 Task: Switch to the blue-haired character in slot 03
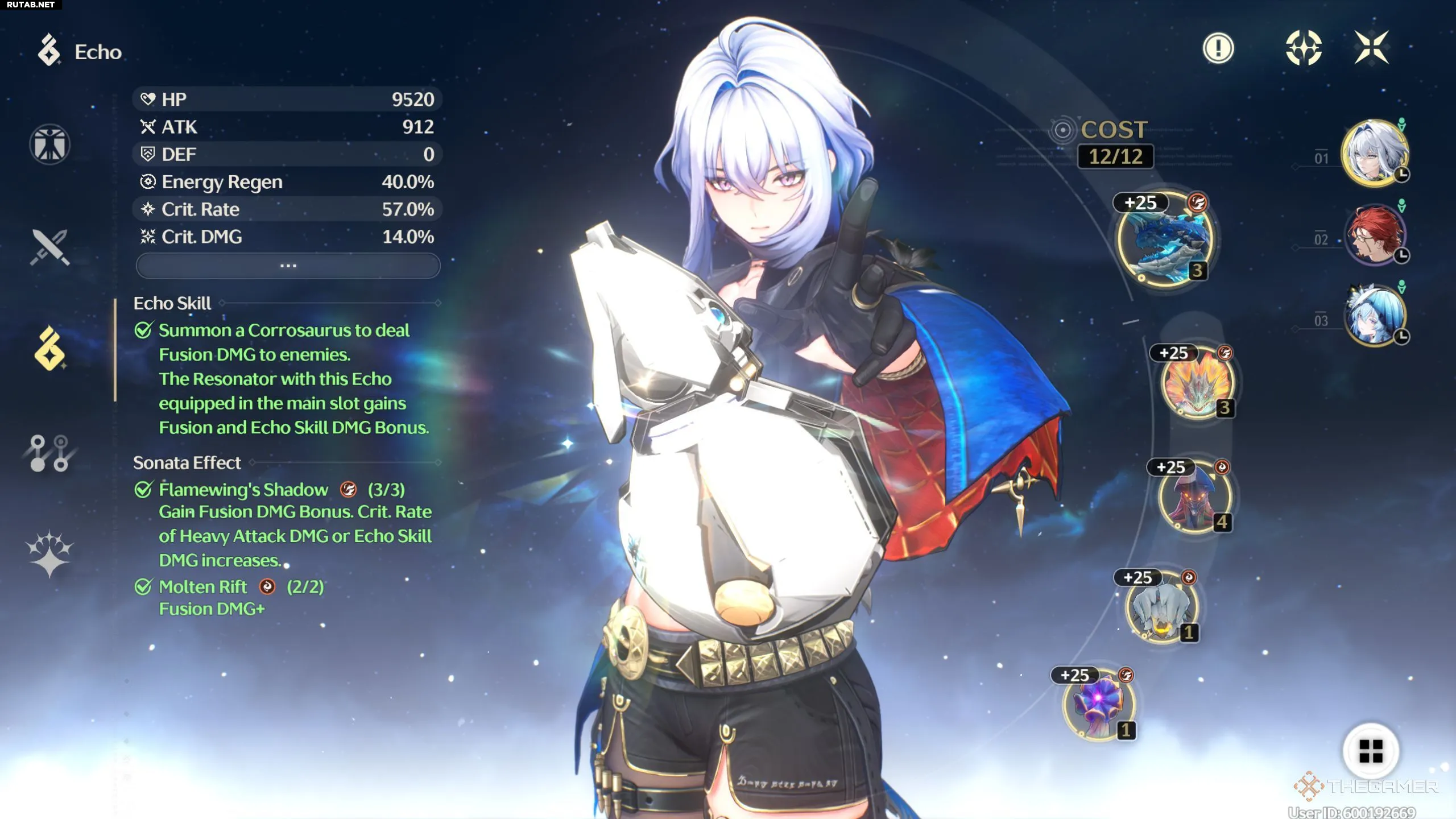[1374, 316]
